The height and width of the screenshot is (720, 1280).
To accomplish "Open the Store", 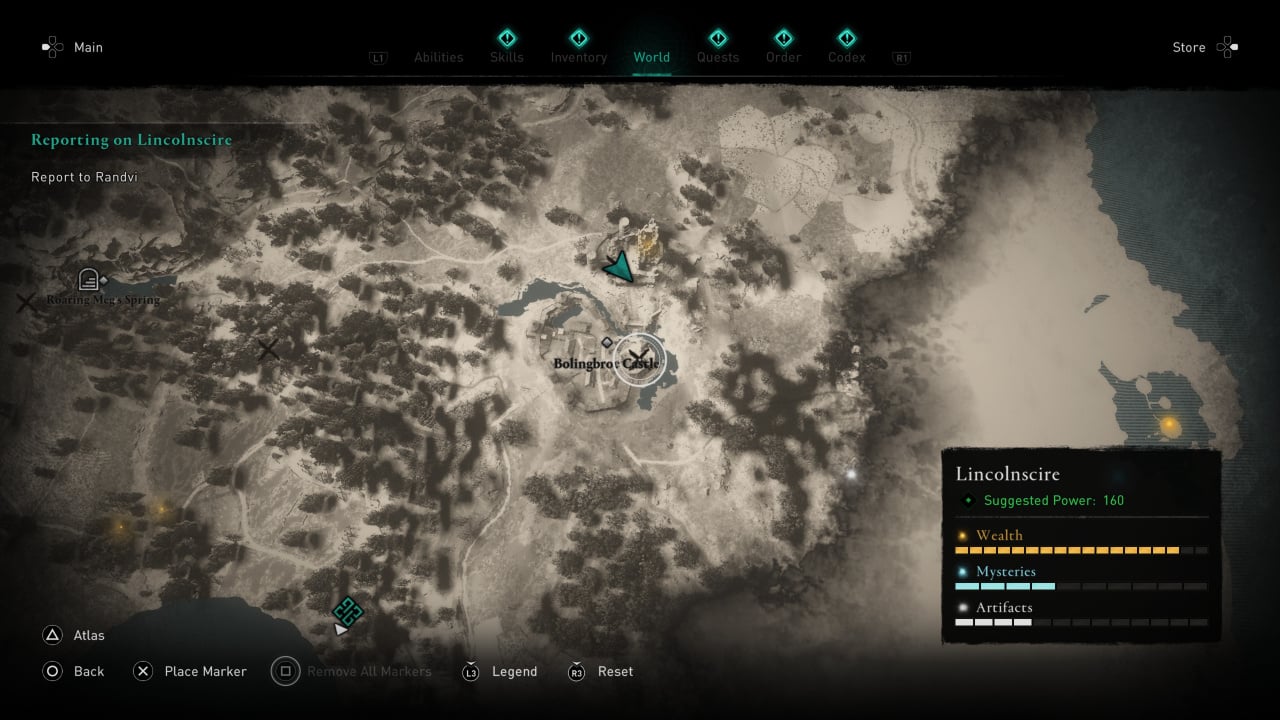I will coord(1189,47).
